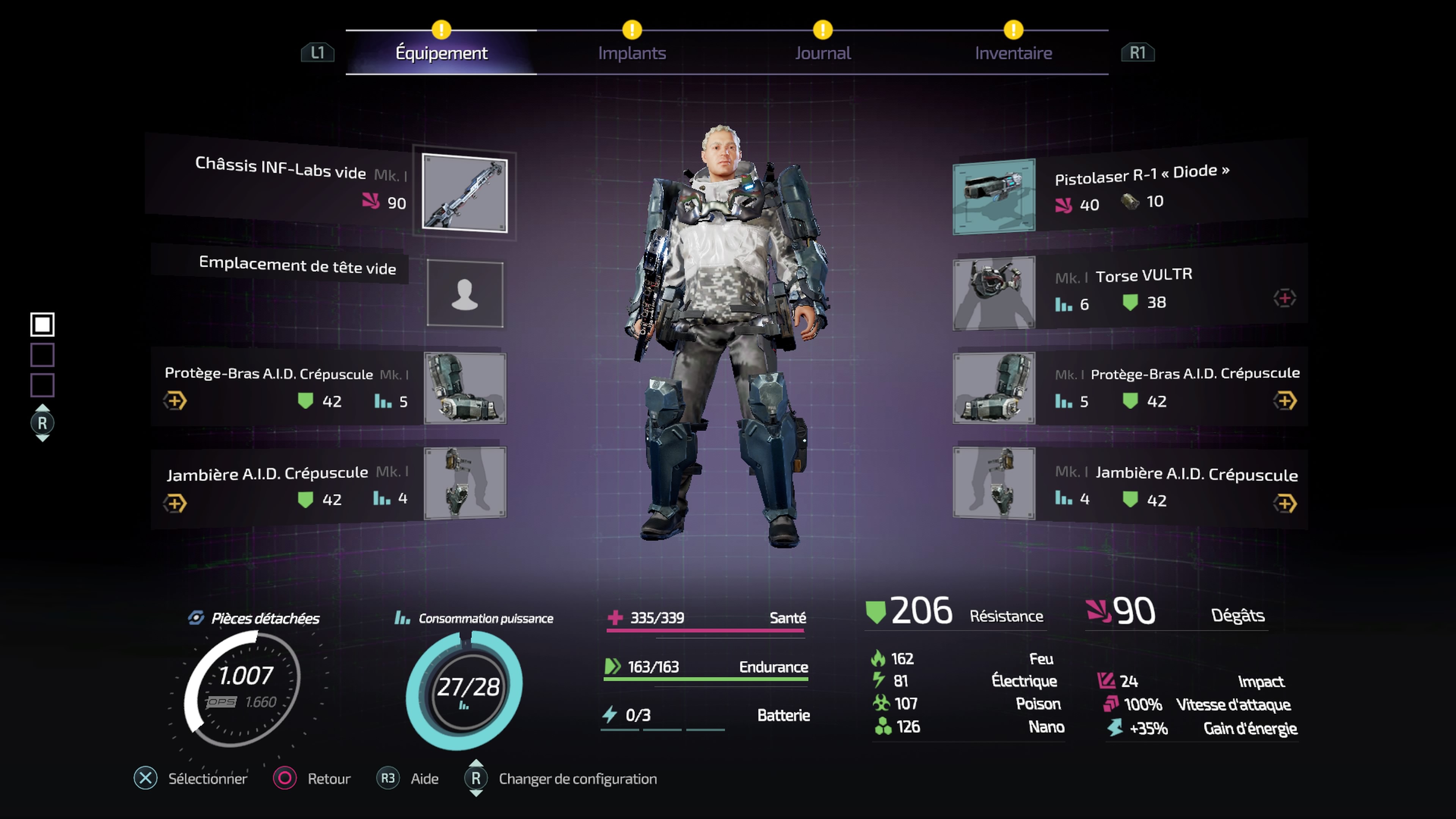
Task: Open the Pistolaser R-1 Diode slot
Action: [994, 196]
